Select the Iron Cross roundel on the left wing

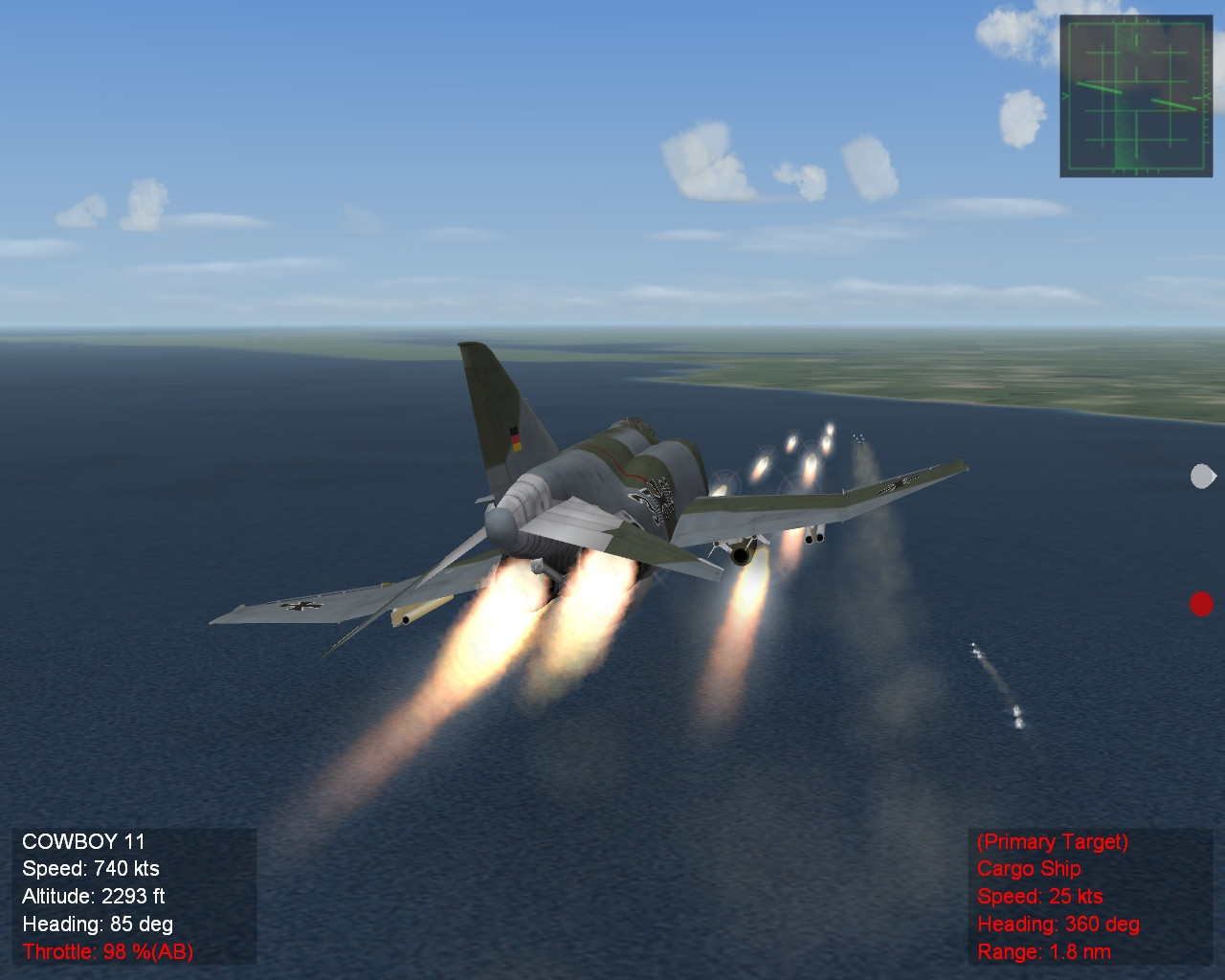pos(299,606)
